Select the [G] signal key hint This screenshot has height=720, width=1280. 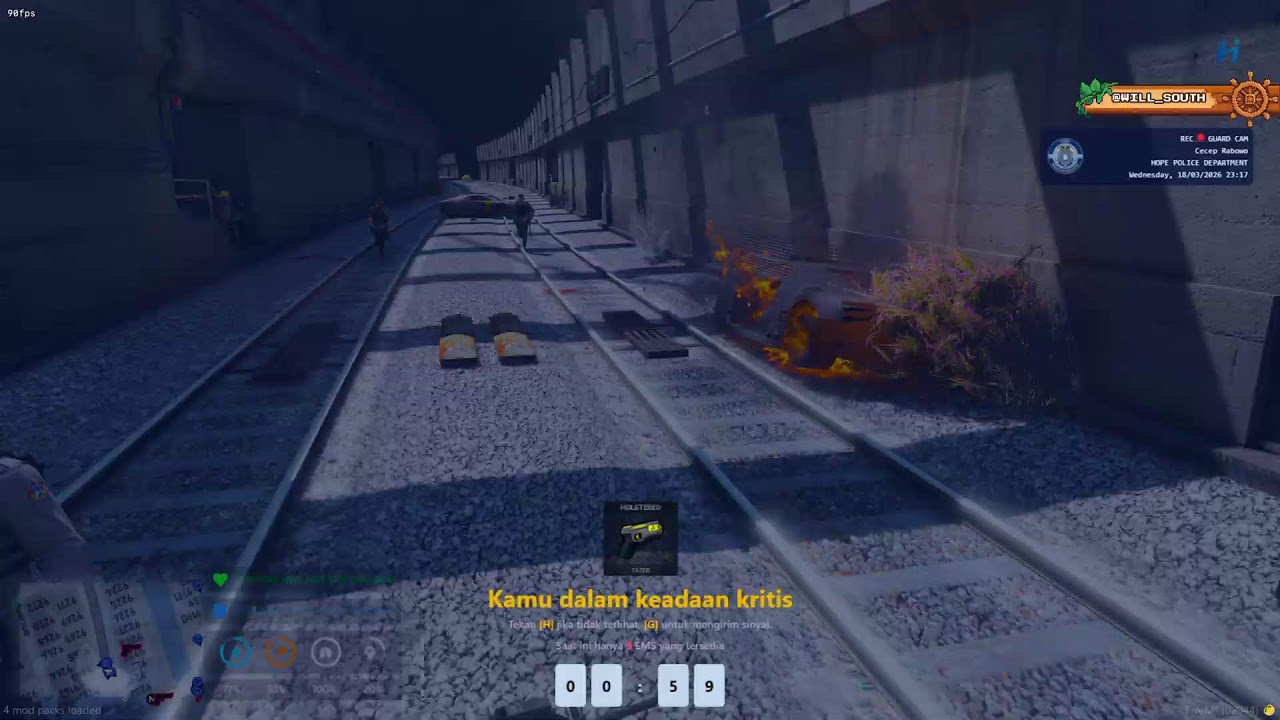click(651, 623)
